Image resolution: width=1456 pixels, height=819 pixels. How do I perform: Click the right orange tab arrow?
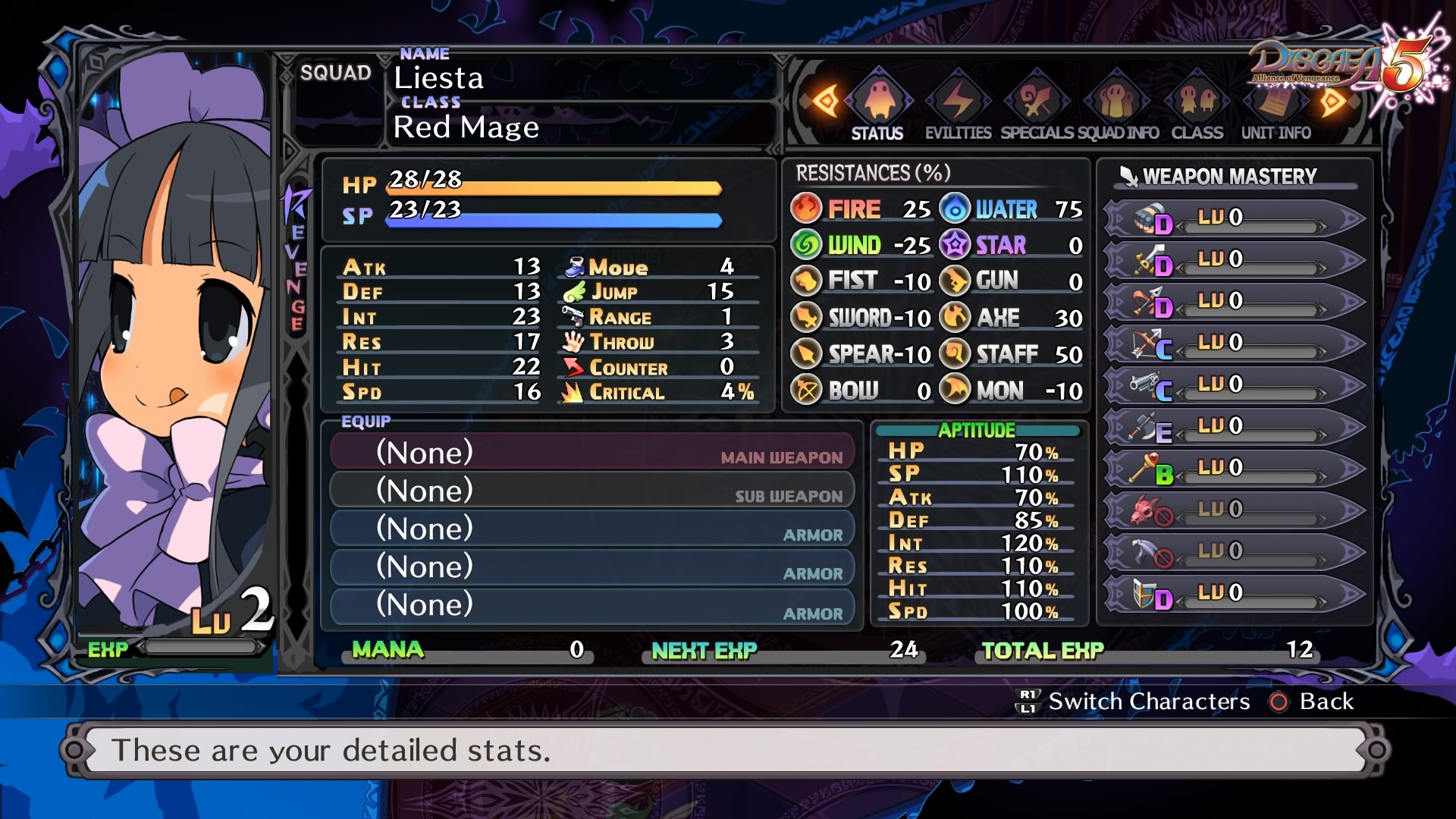(1332, 101)
